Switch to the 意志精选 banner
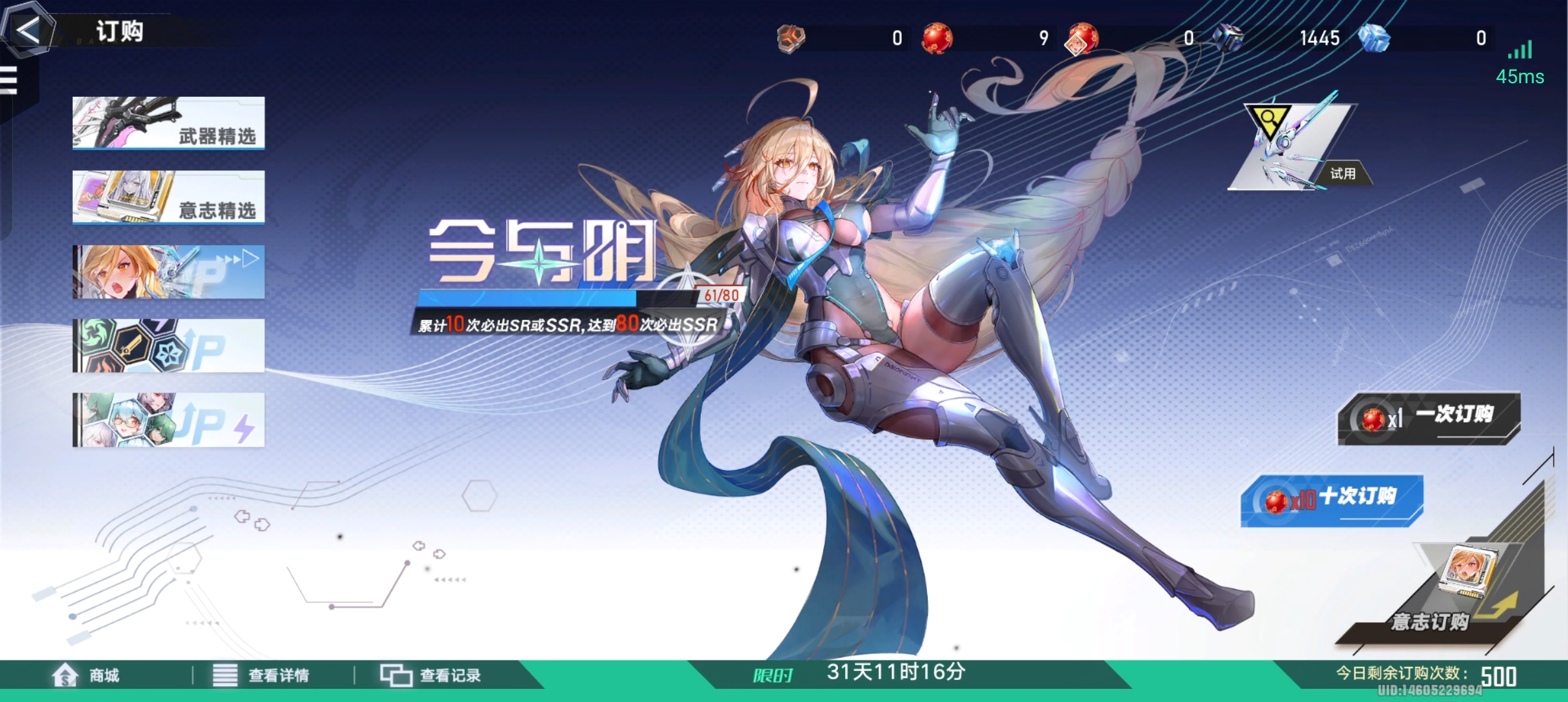1568x702 pixels. pyautogui.click(x=168, y=198)
